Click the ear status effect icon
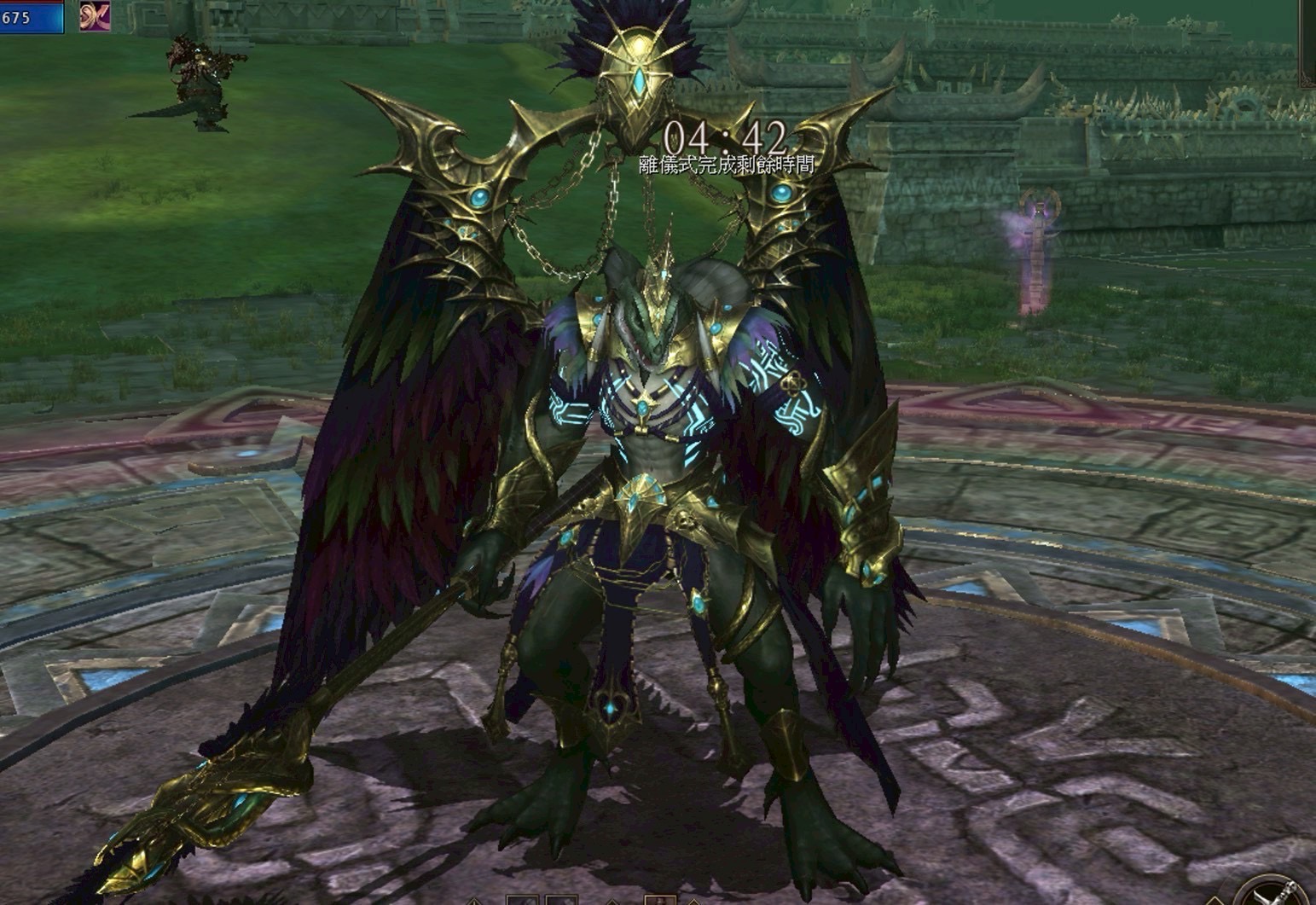 [95, 16]
